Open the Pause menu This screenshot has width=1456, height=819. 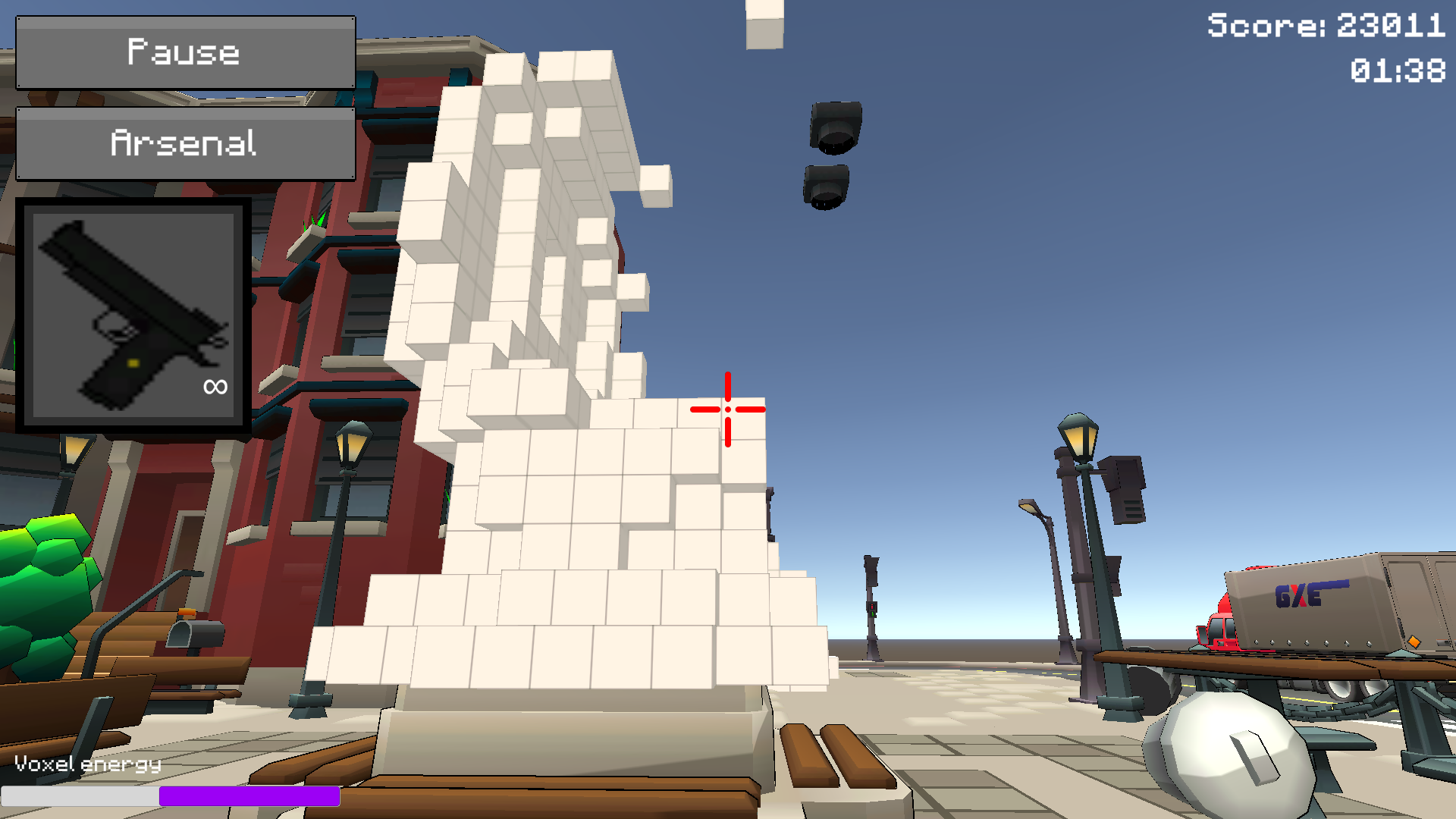[184, 52]
